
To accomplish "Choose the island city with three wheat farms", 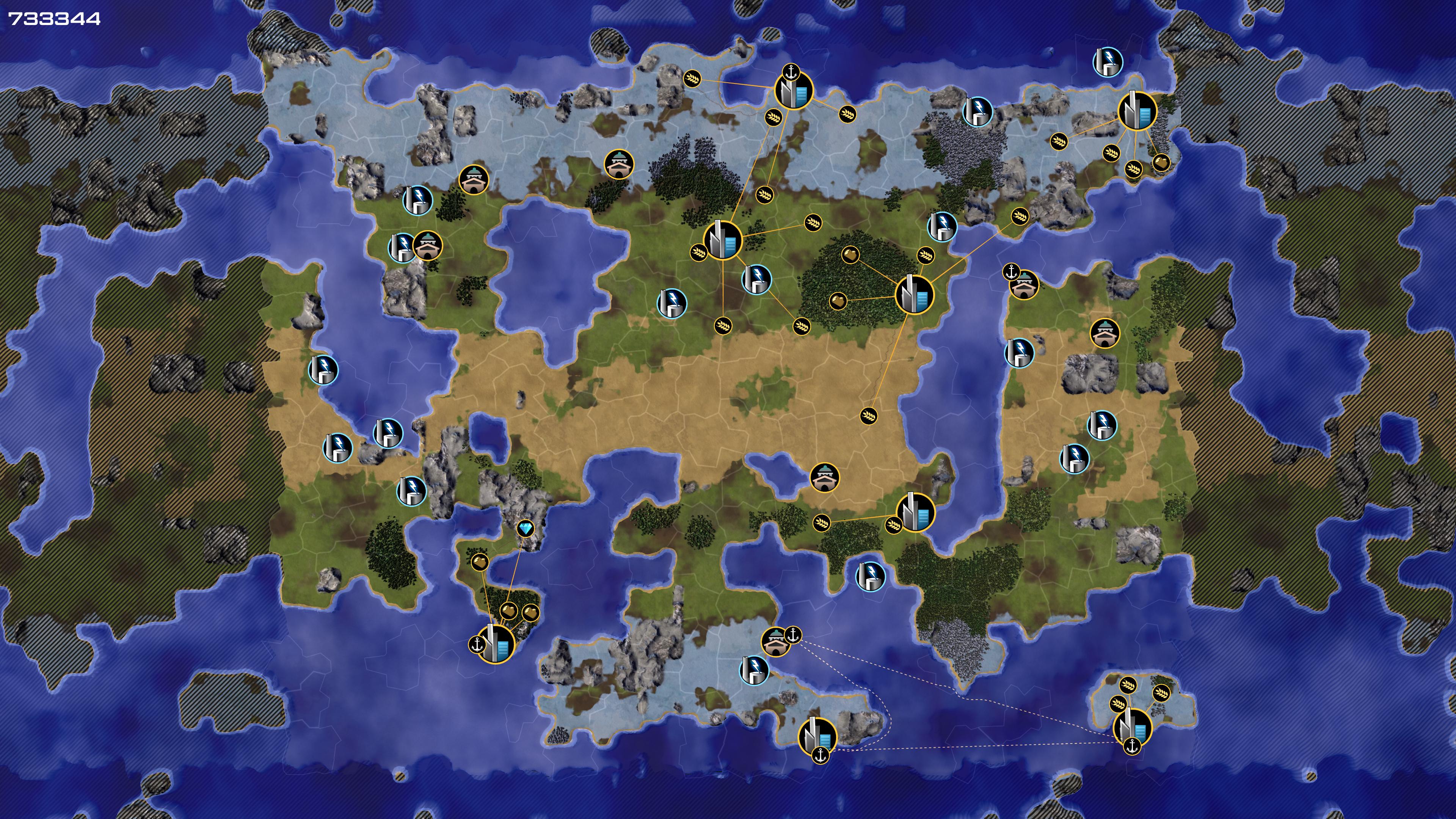I will tap(1132, 727).
